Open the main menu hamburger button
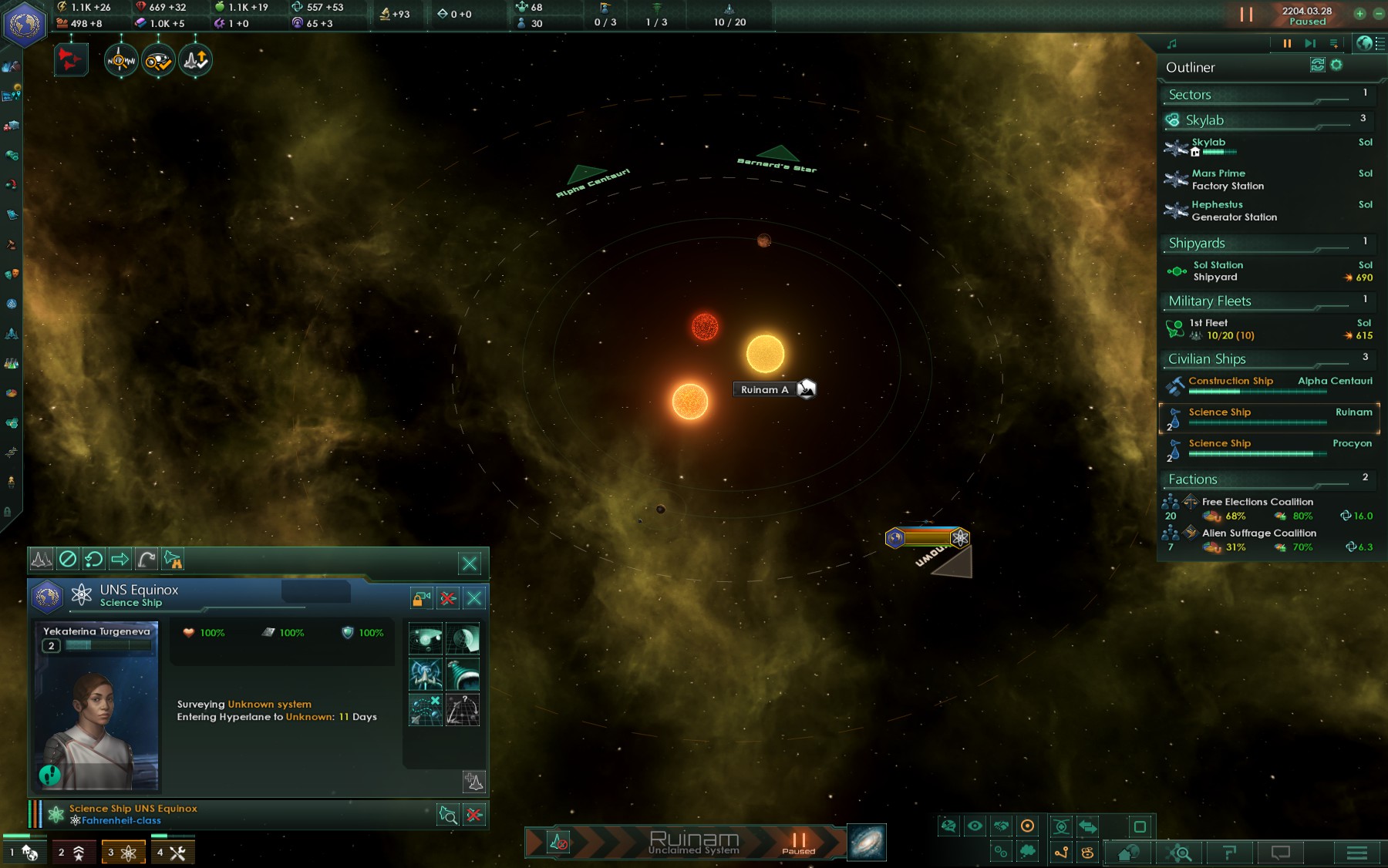The height and width of the screenshot is (868, 1388). (1356, 853)
